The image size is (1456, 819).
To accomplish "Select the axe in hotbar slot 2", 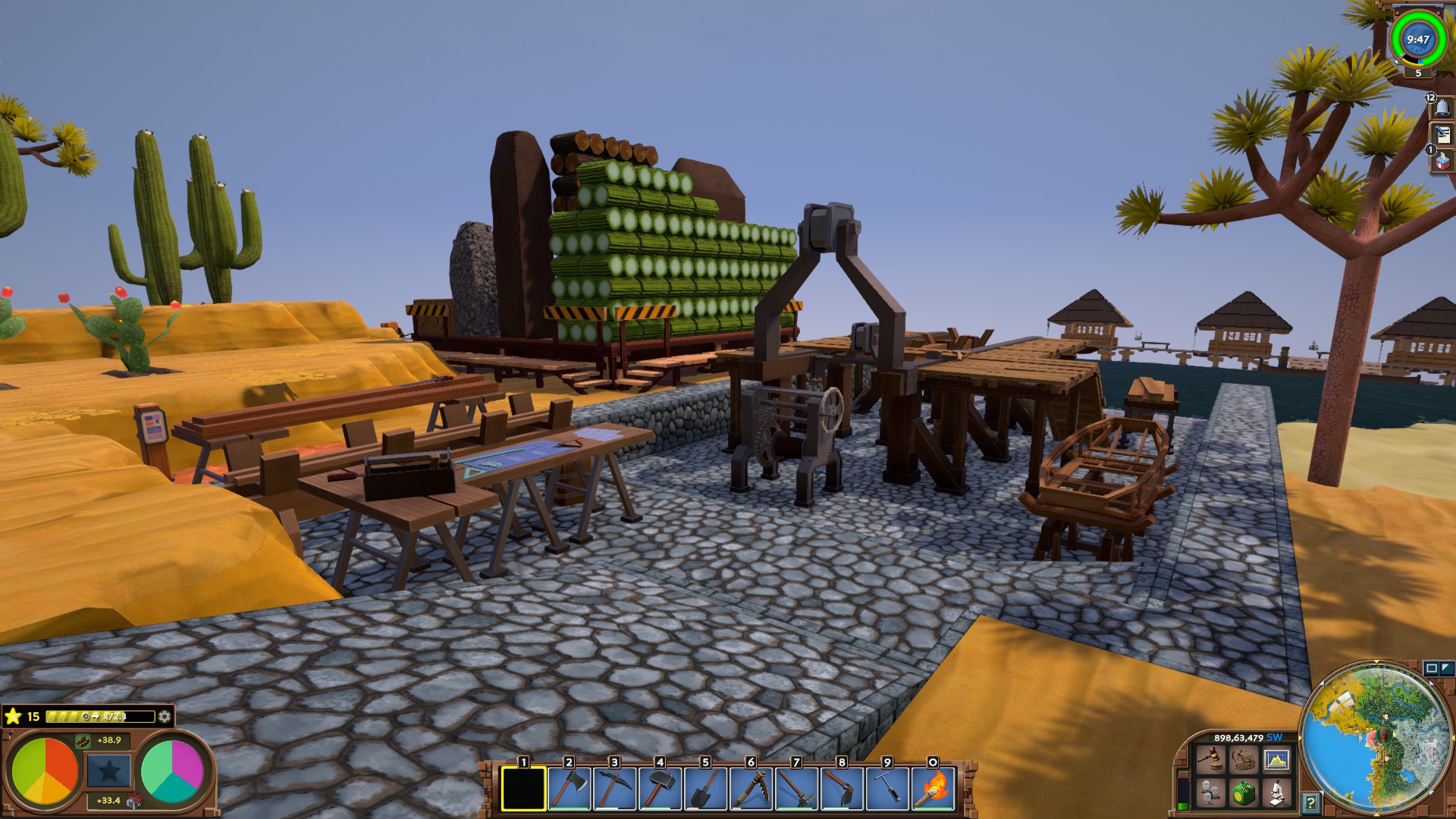I will 569,789.
